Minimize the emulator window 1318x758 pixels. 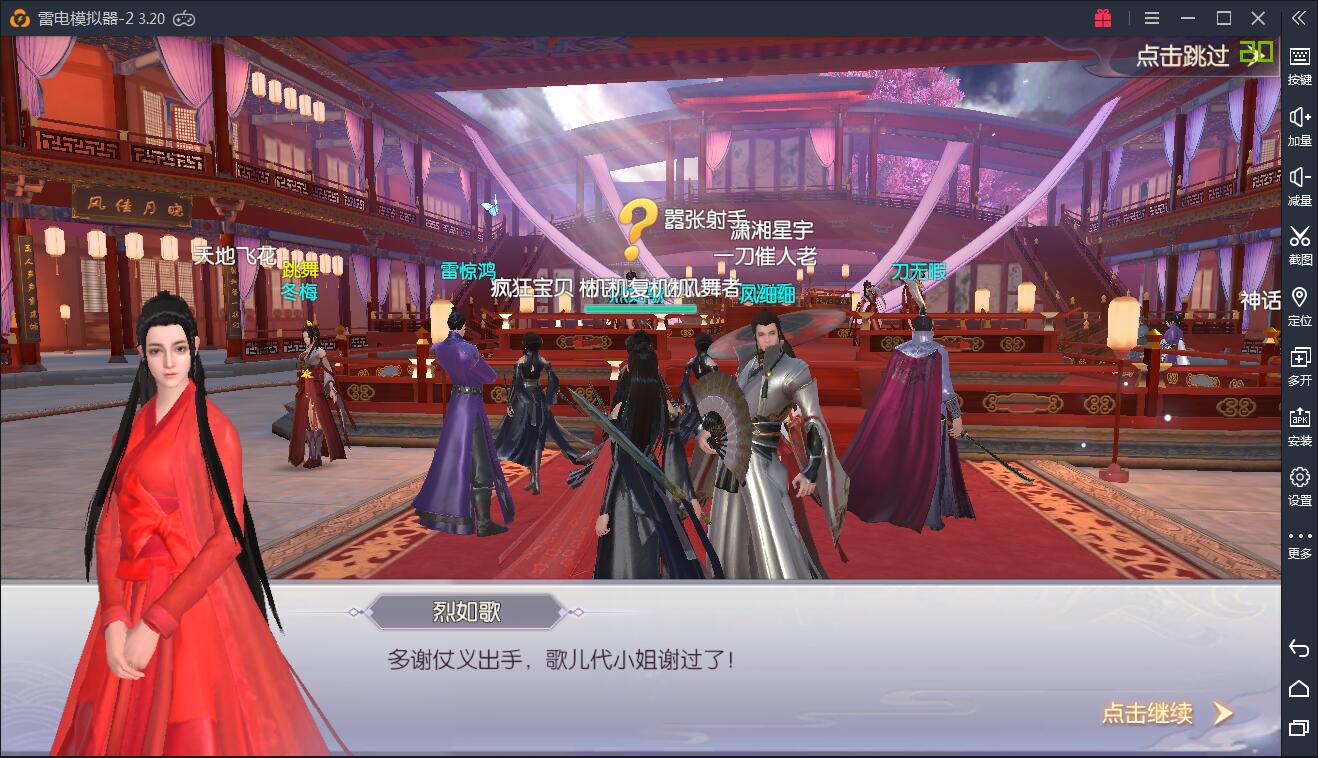click(1187, 18)
